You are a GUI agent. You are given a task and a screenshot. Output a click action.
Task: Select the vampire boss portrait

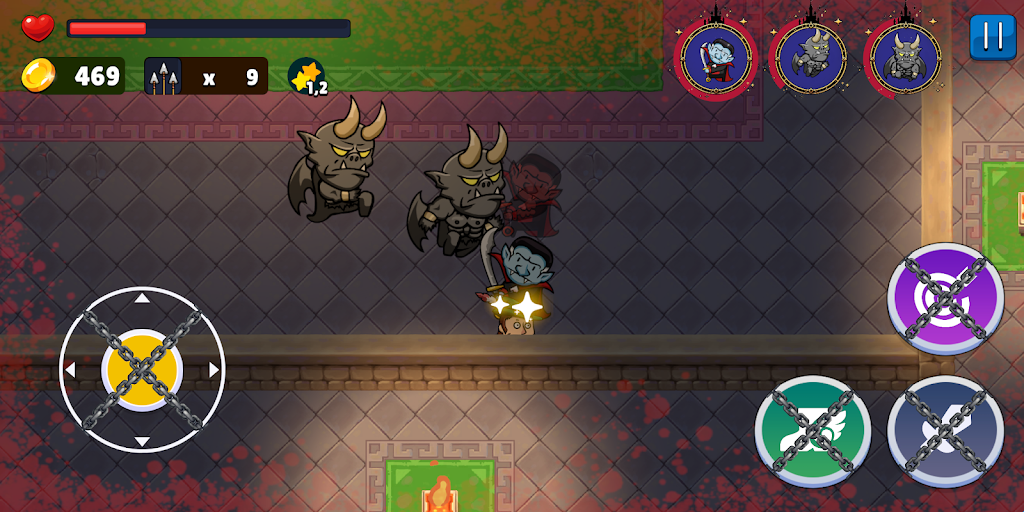tap(716, 59)
